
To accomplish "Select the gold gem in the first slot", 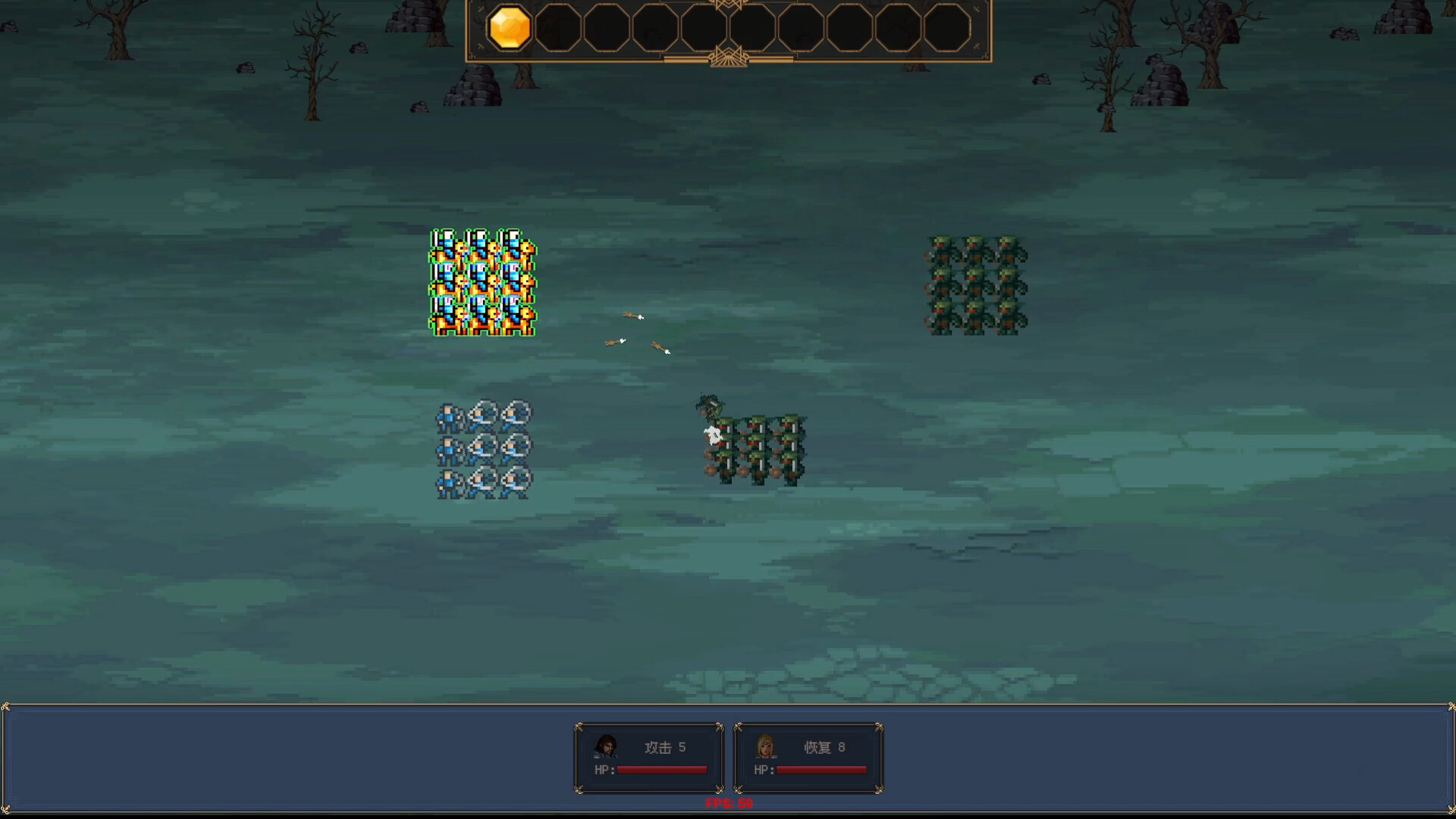I will pos(510,29).
